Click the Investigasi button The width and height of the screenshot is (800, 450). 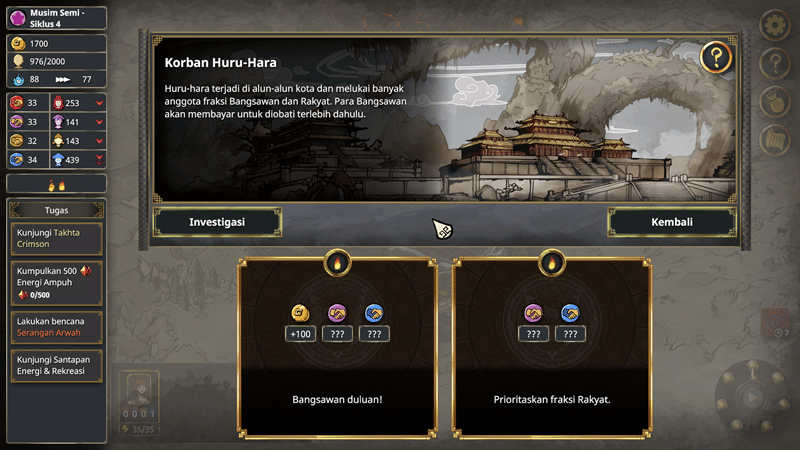pyautogui.click(x=217, y=222)
